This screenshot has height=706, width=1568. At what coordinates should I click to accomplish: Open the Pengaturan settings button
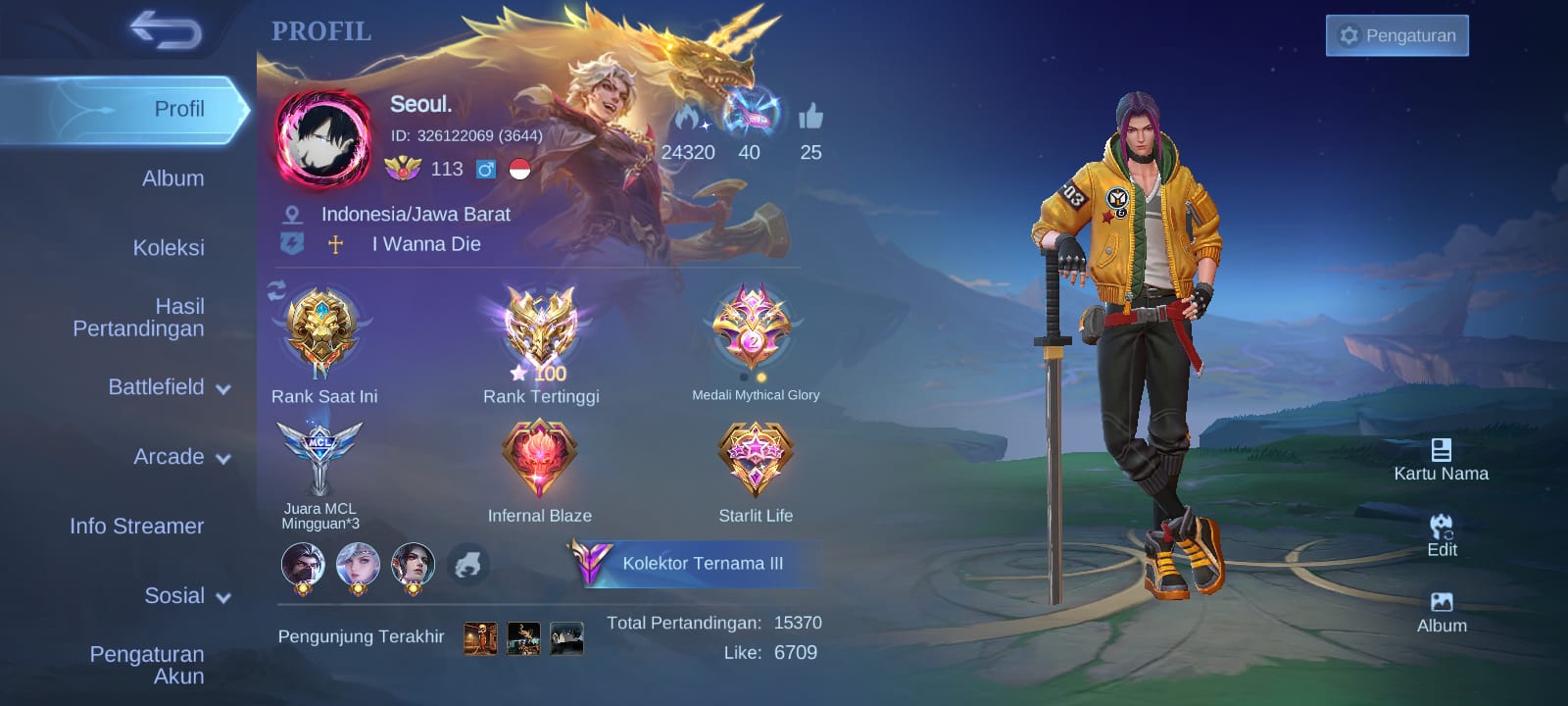click(1396, 35)
